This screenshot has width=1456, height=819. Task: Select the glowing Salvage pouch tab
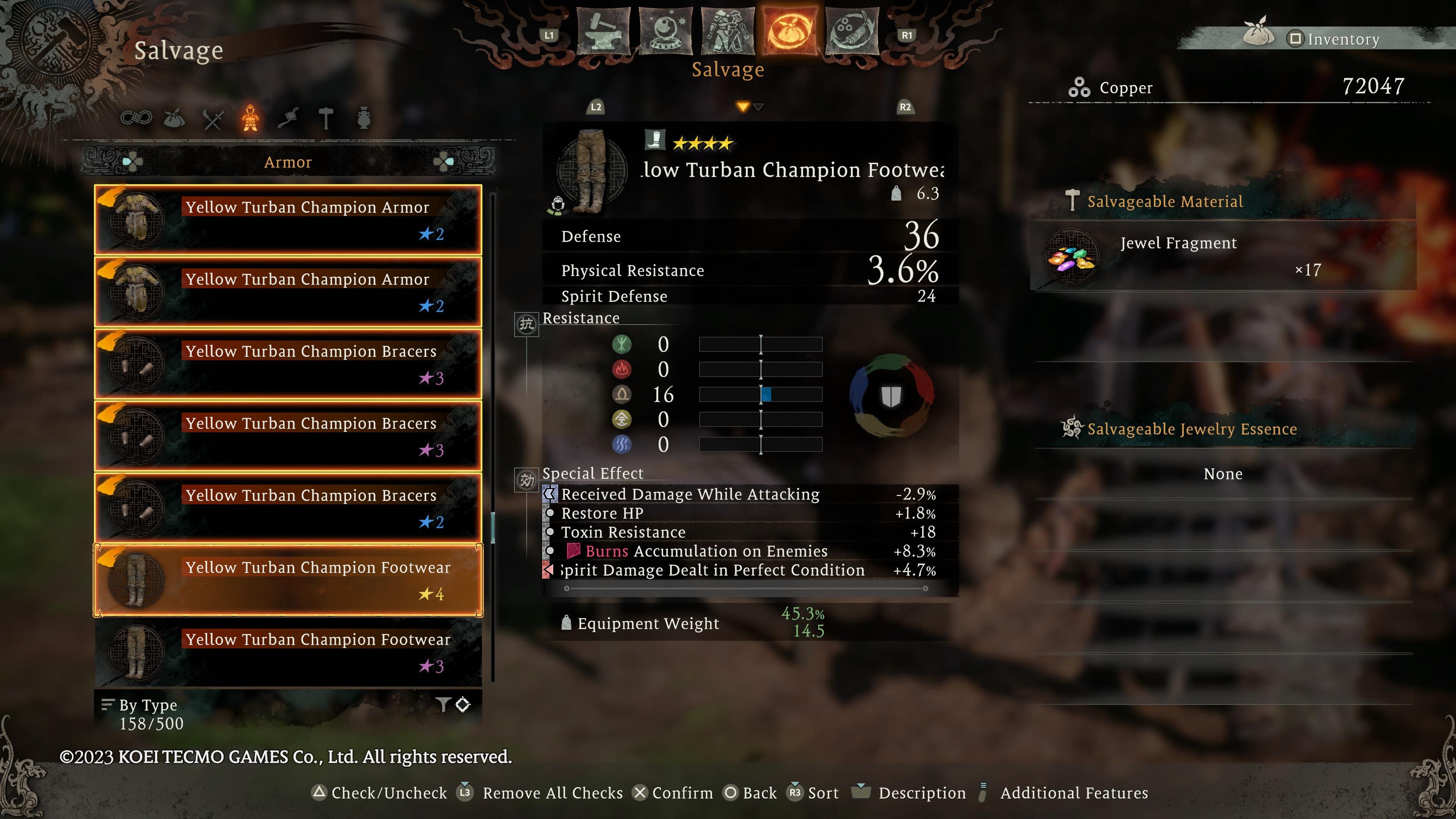point(789,31)
